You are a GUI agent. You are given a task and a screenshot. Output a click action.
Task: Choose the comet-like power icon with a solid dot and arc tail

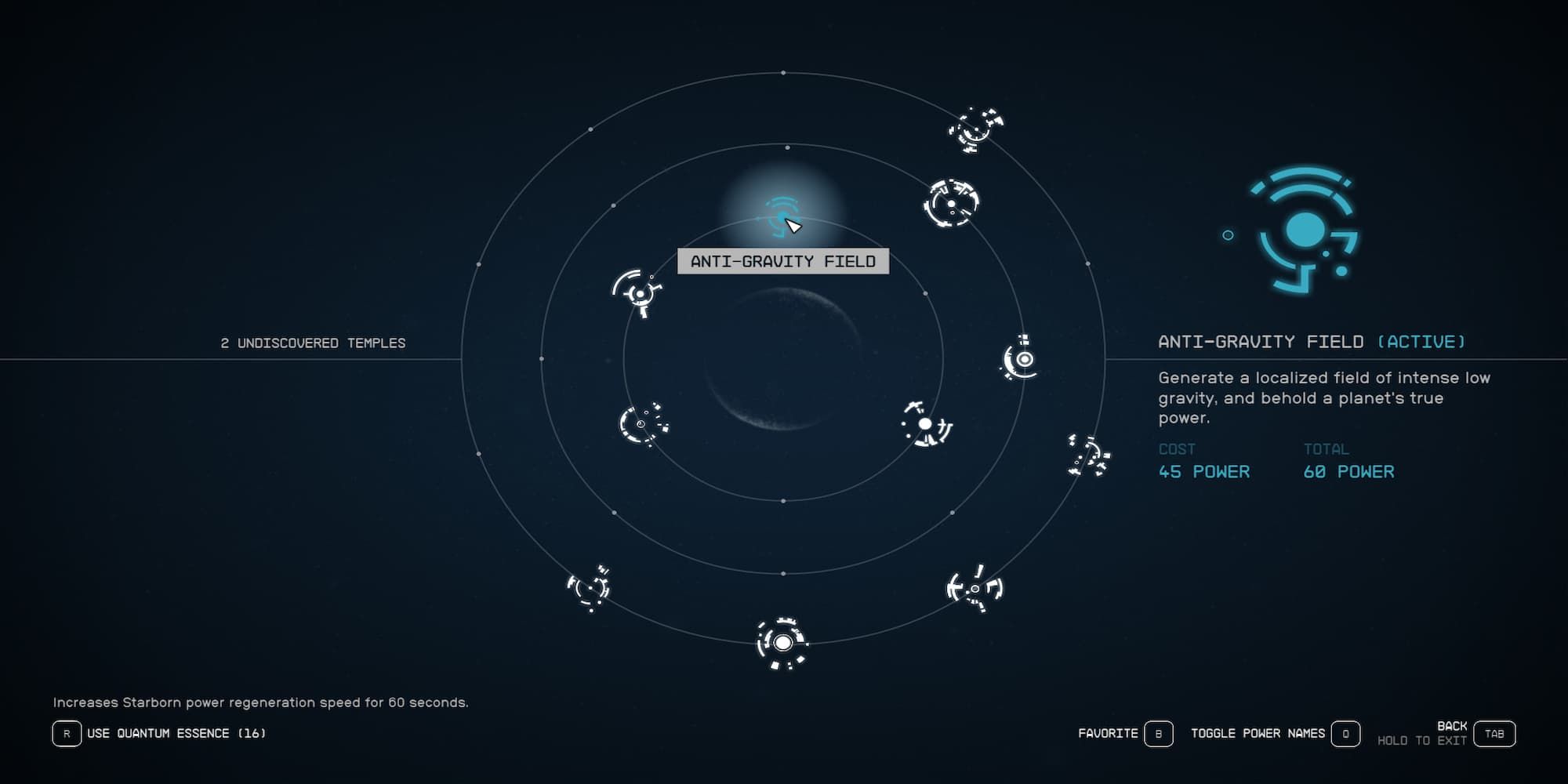tap(925, 425)
